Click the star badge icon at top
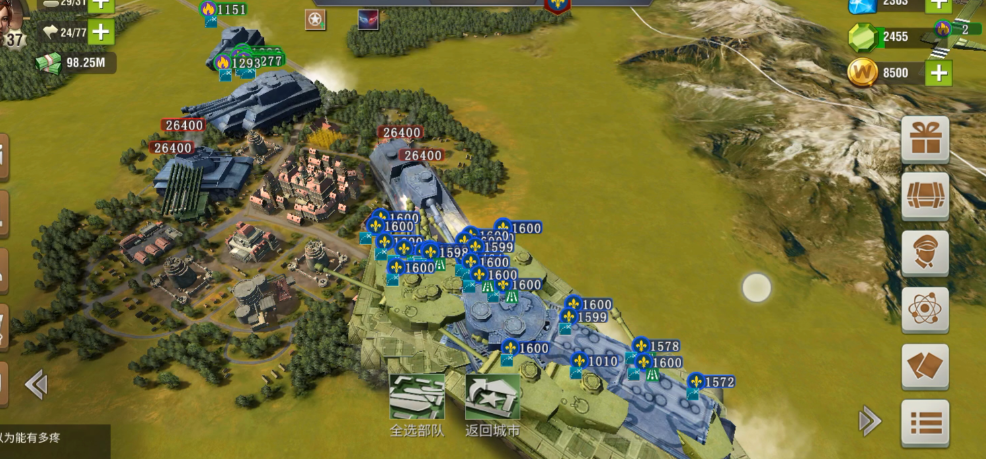Screen dimensions: 986x459 (x=316, y=20)
